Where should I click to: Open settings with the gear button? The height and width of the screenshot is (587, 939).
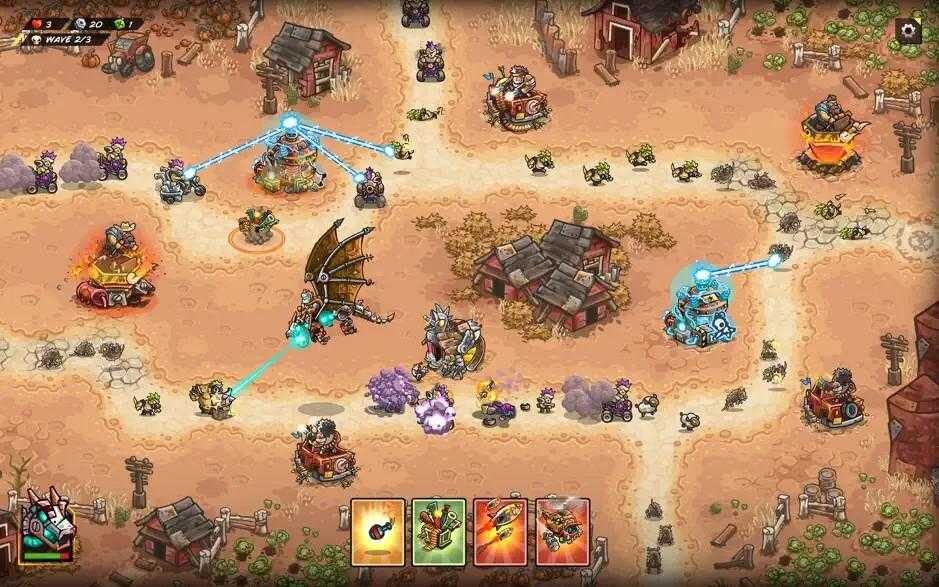pyautogui.click(x=907, y=29)
